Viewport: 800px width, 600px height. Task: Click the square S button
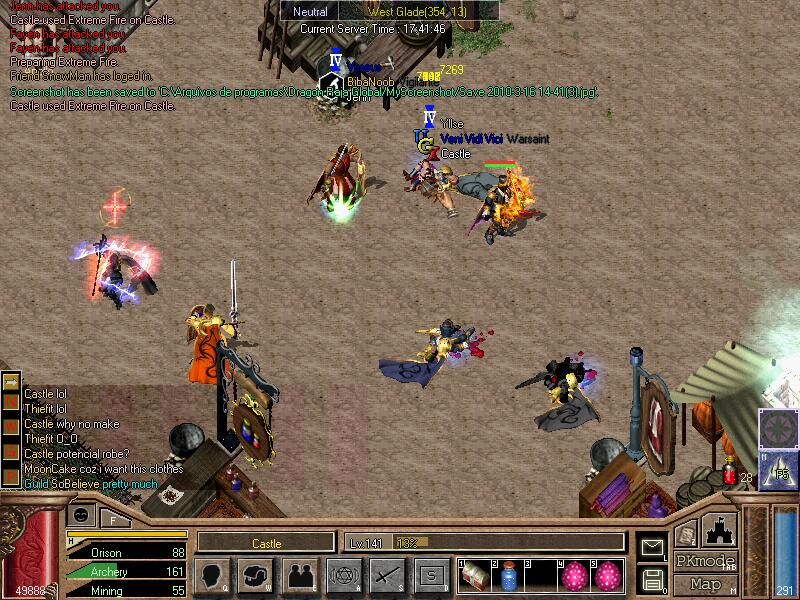(x=430, y=575)
